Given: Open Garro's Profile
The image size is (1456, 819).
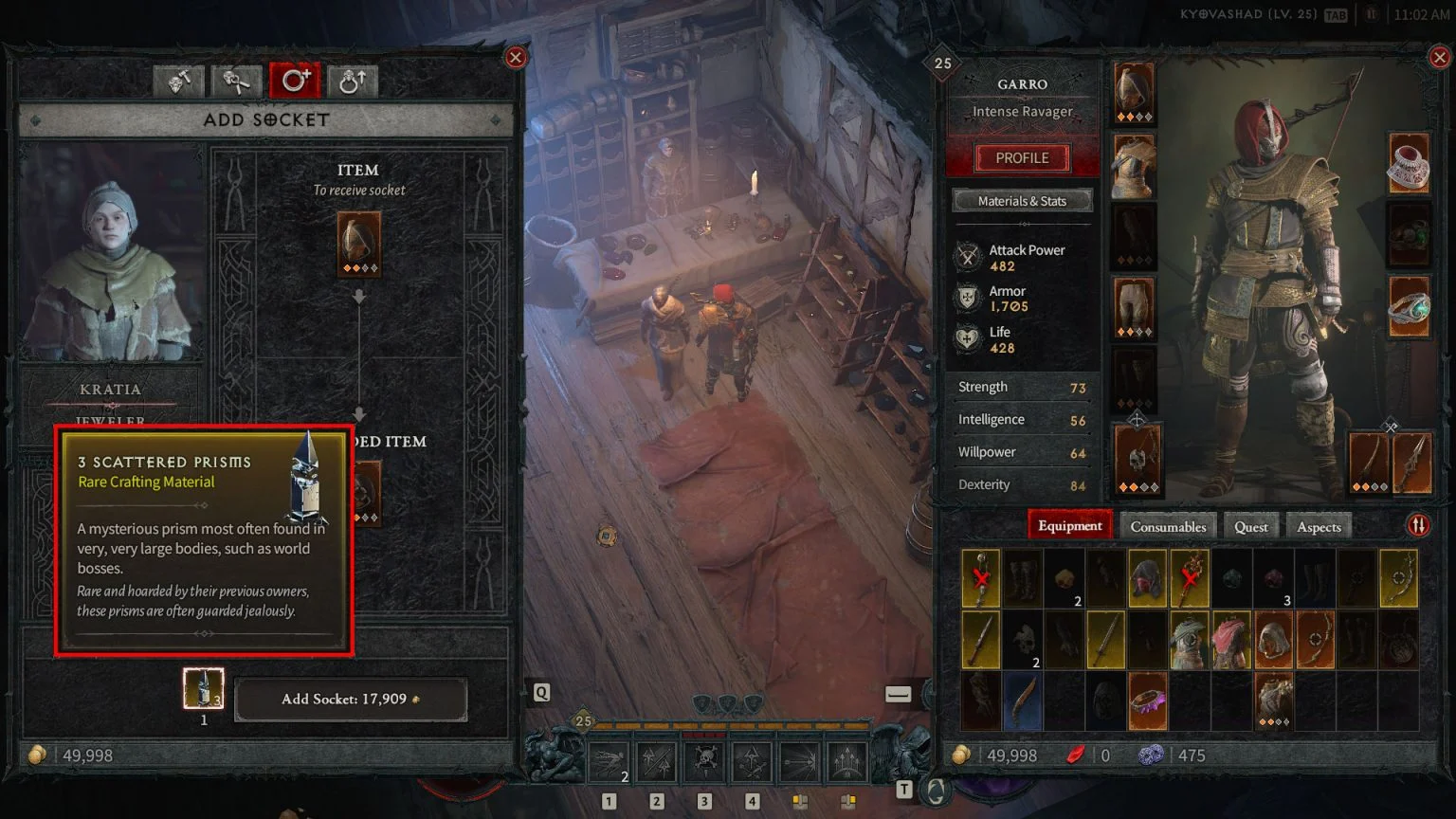Looking at the screenshot, I should [1022, 157].
